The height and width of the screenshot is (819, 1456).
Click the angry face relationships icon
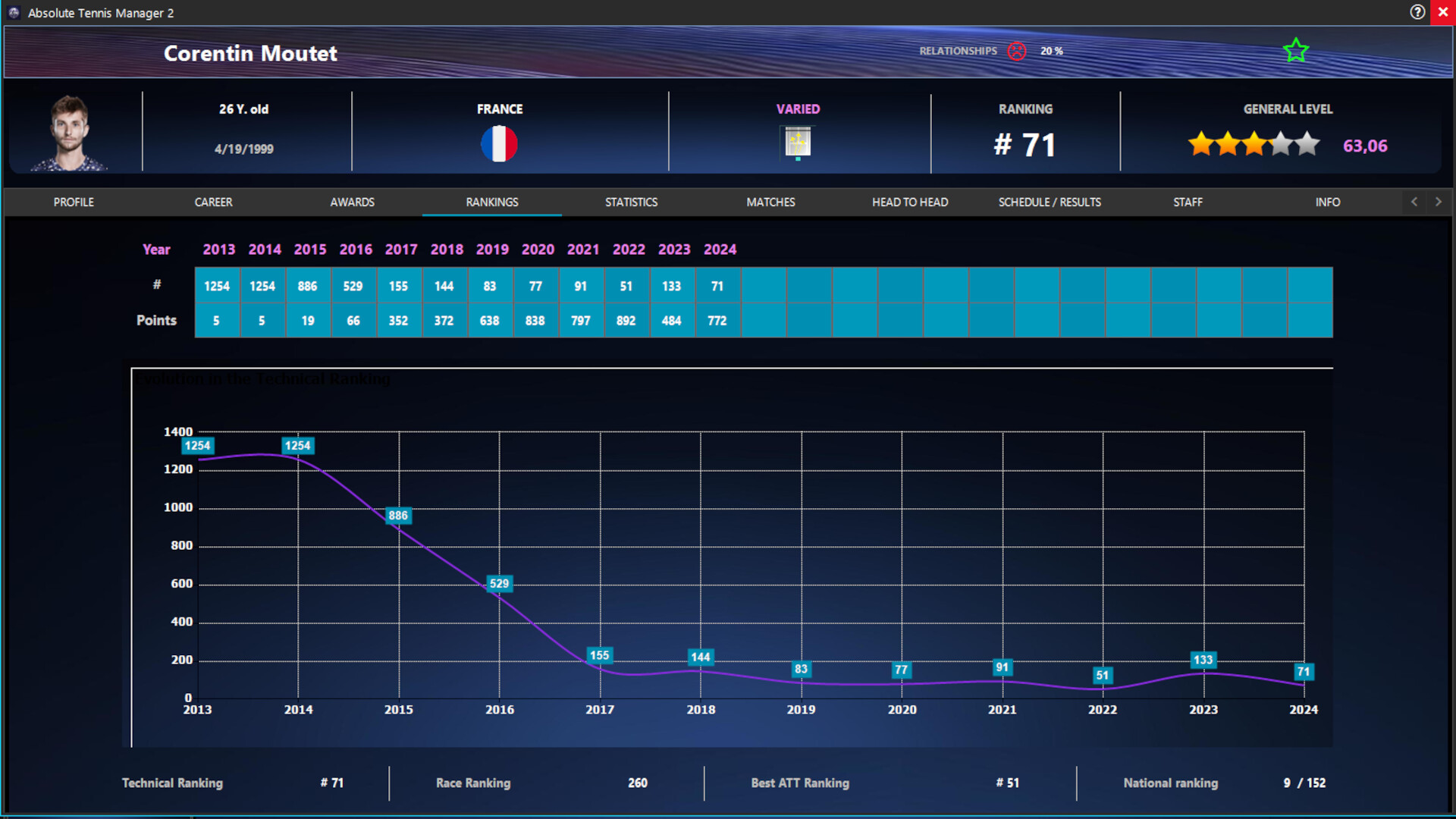[x=1017, y=51]
